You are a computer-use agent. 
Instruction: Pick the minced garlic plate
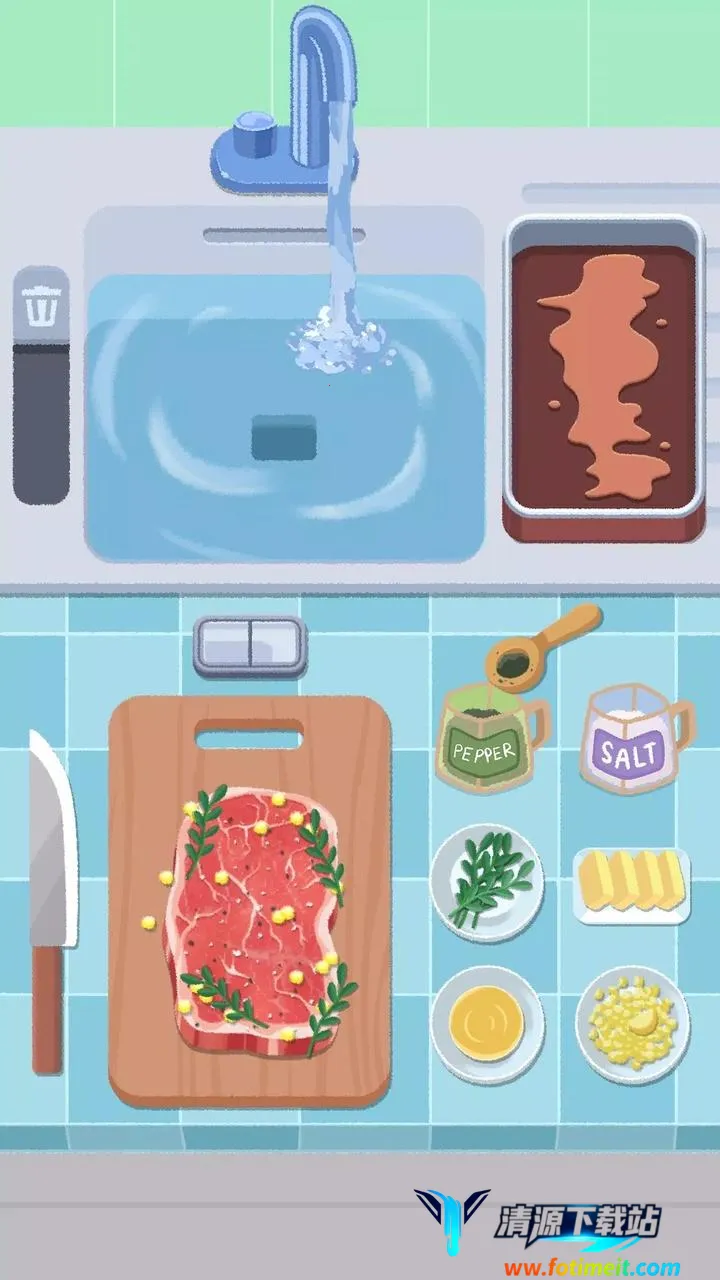632,1022
